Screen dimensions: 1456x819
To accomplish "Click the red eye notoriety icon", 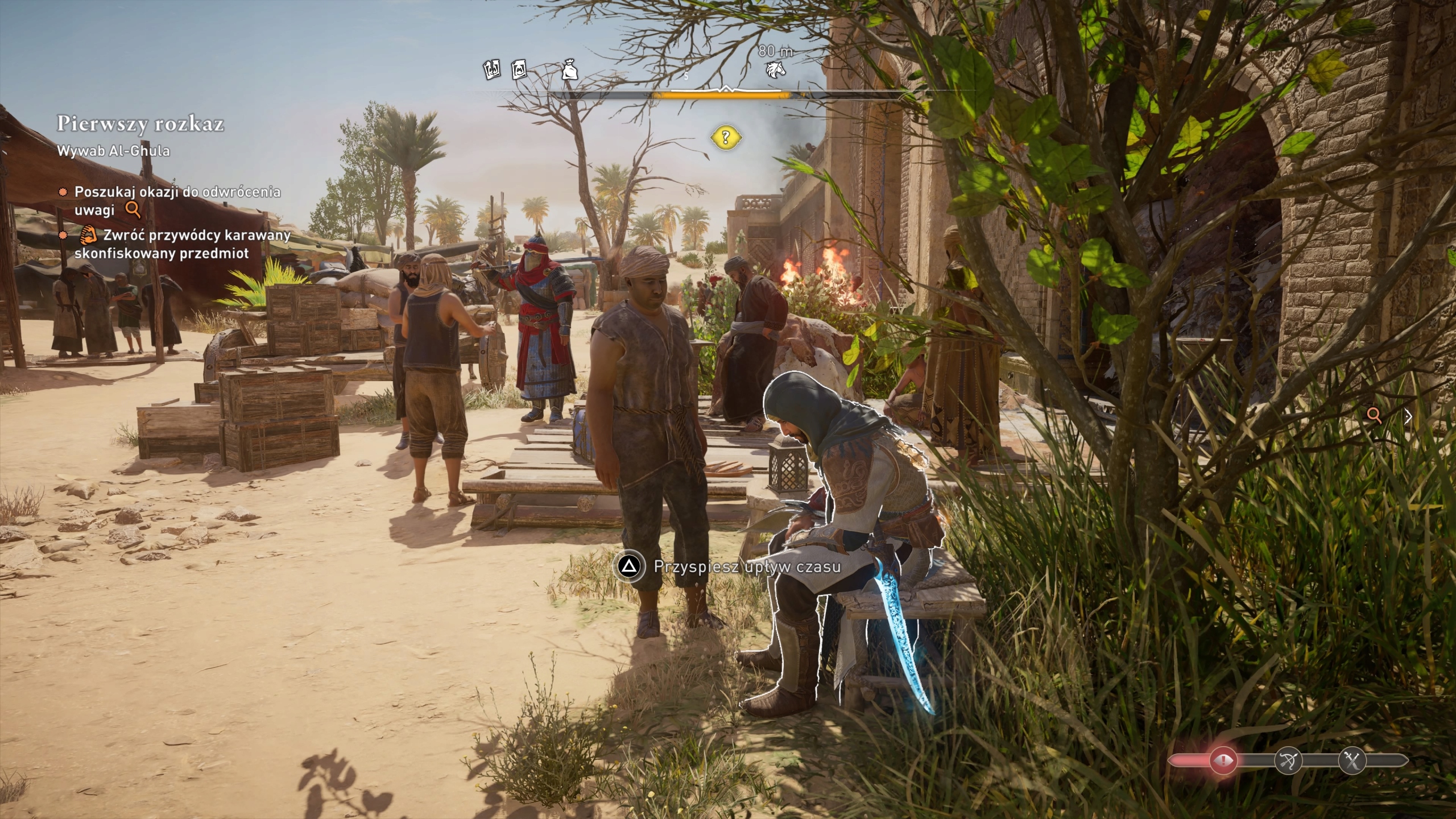I will pyautogui.click(x=1223, y=760).
